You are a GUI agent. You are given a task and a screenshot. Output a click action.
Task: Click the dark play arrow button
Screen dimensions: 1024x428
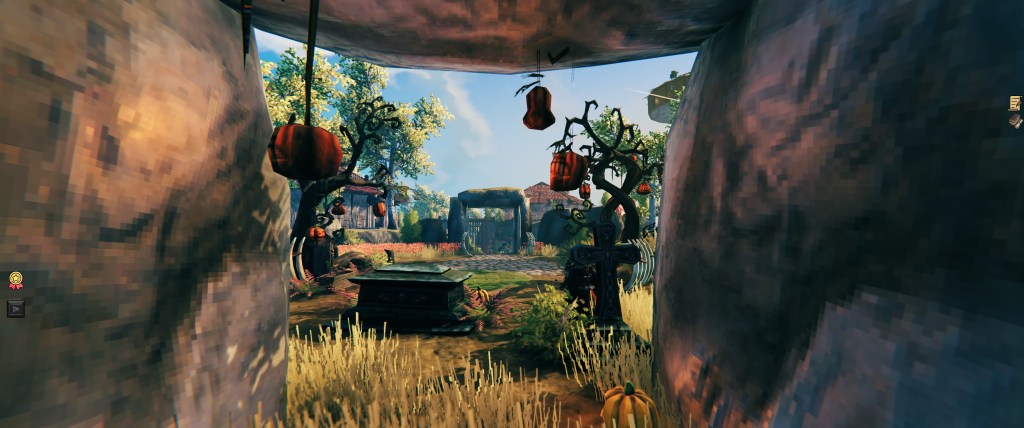tap(16, 308)
